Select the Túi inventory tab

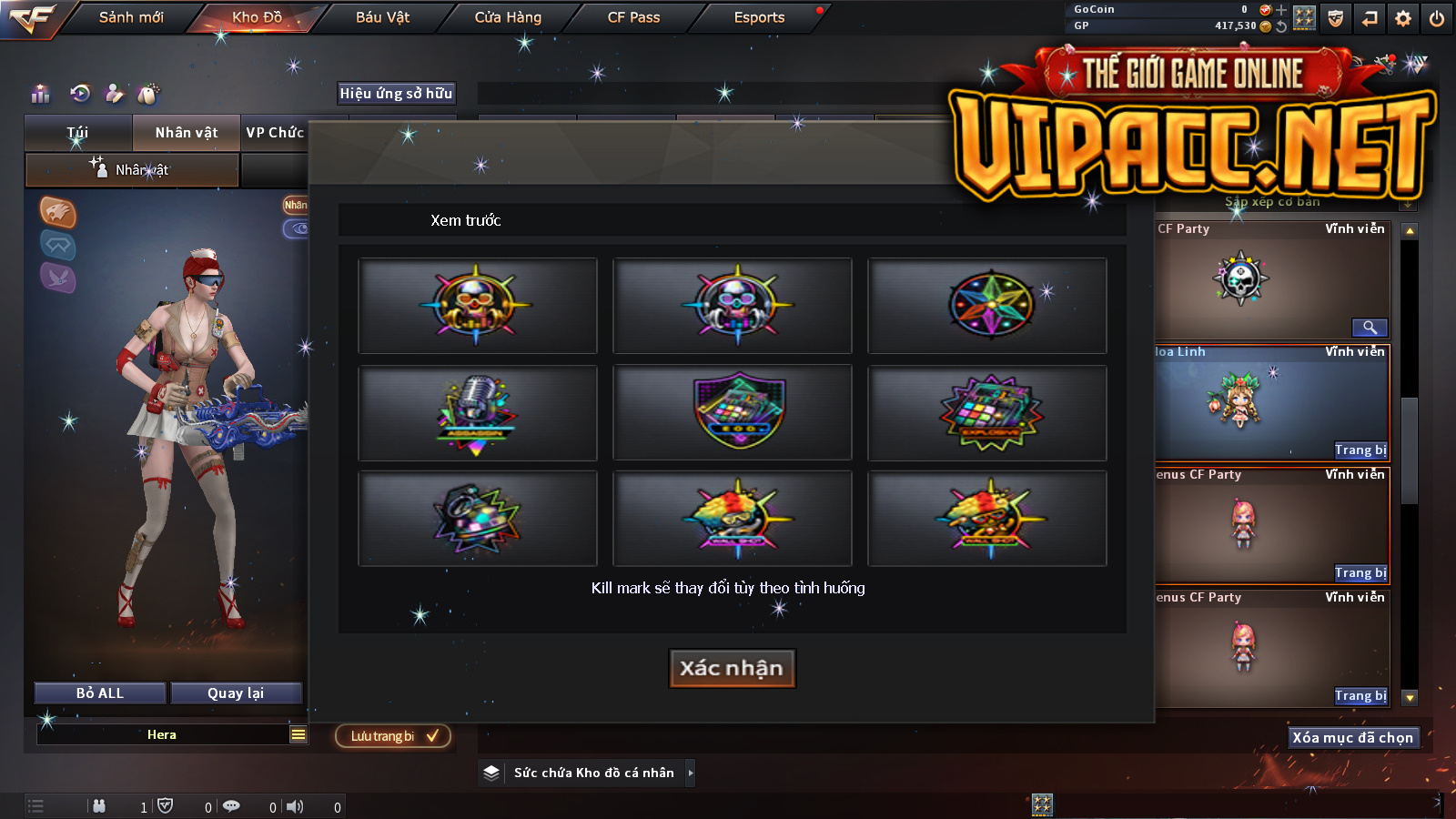pos(77,133)
